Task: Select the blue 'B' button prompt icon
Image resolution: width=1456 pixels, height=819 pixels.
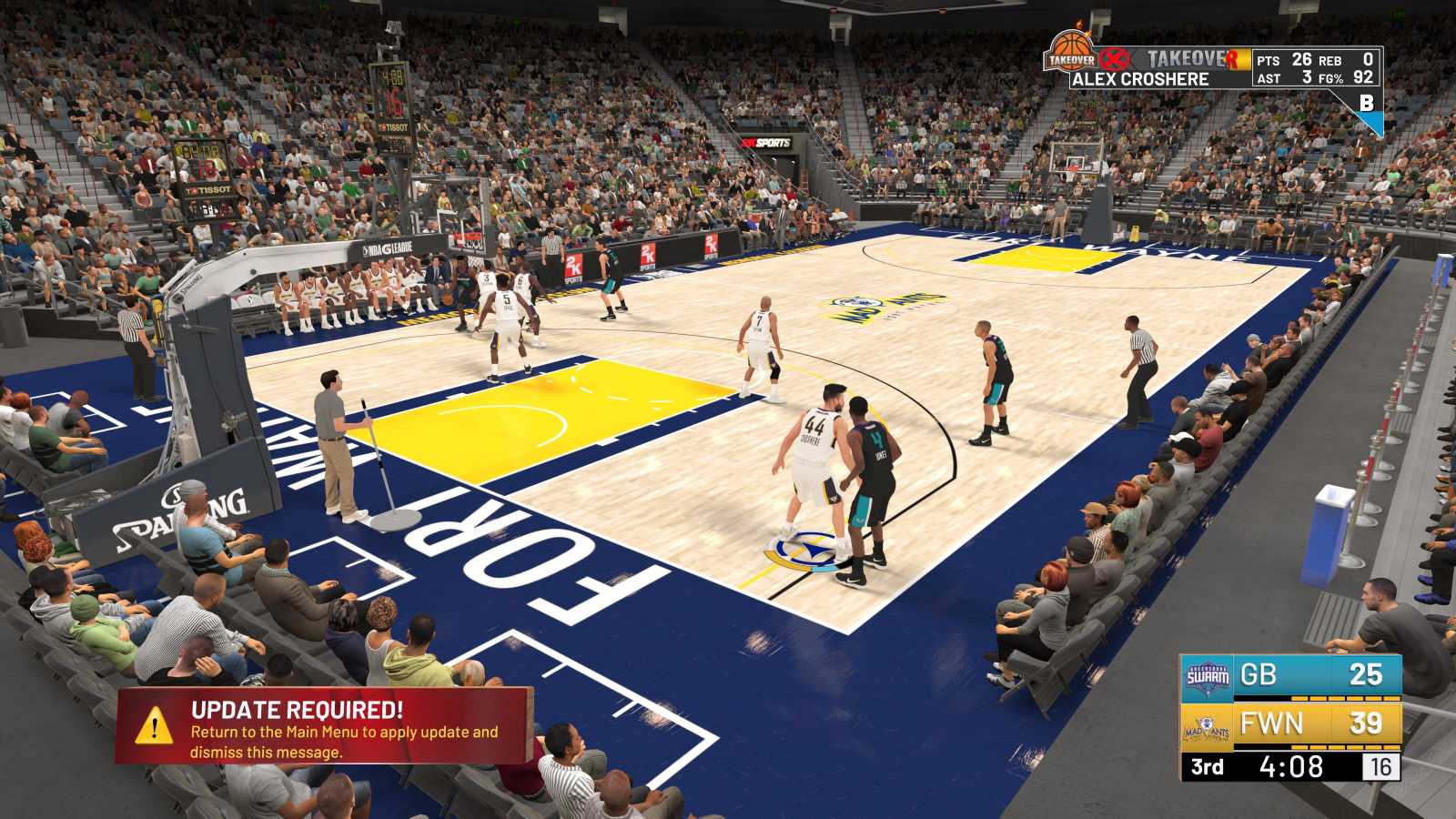Action: [x=1369, y=106]
